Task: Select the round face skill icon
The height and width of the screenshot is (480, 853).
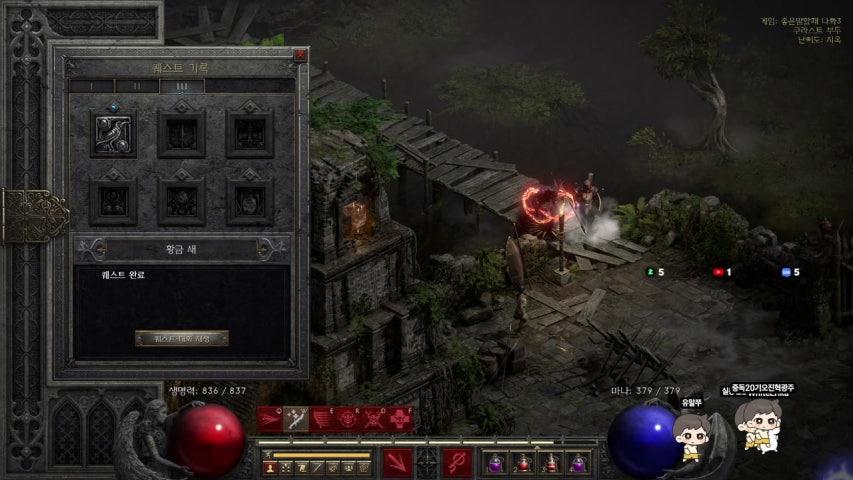Action: pyautogui.click(x=348, y=419)
